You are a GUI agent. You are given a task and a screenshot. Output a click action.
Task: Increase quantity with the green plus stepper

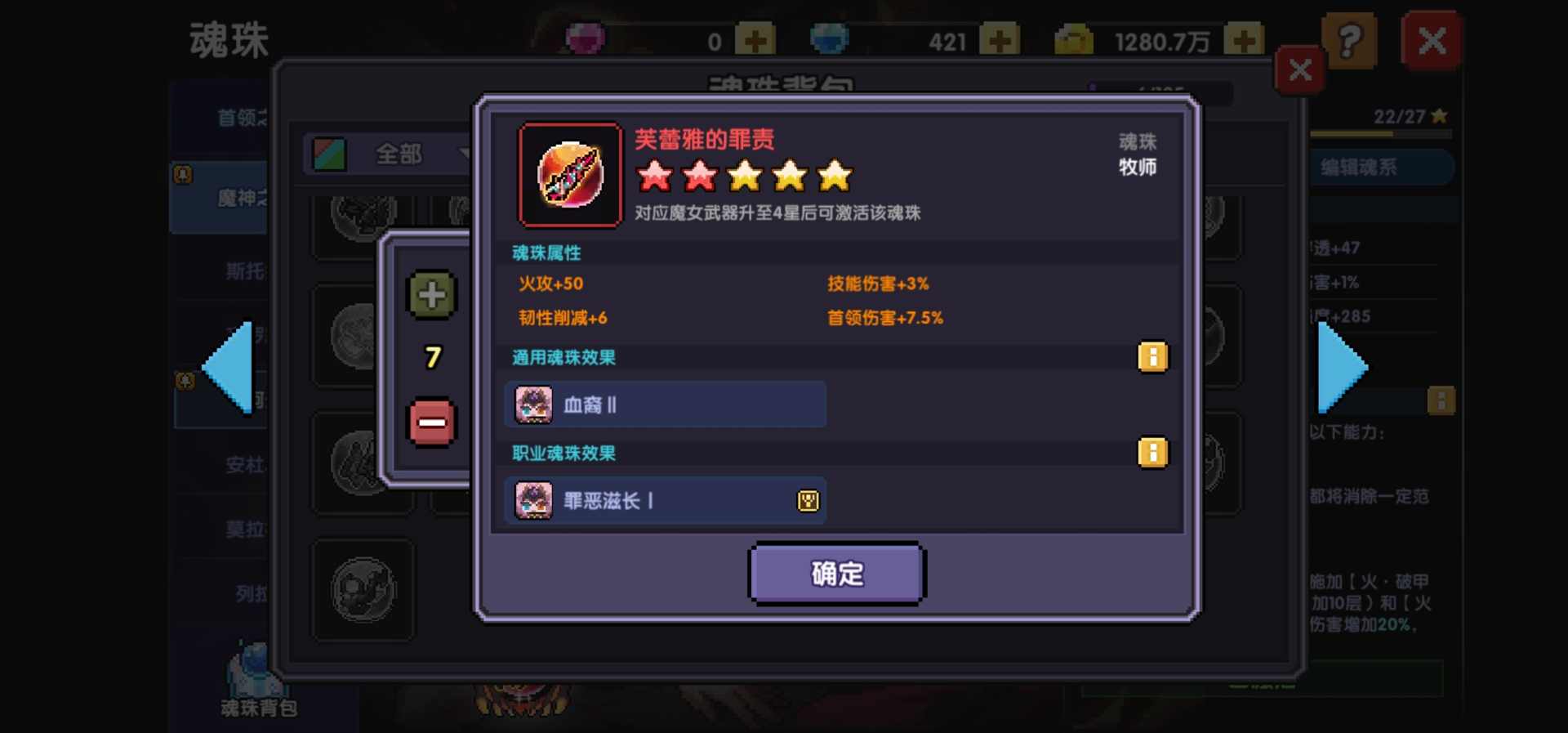[x=431, y=296]
